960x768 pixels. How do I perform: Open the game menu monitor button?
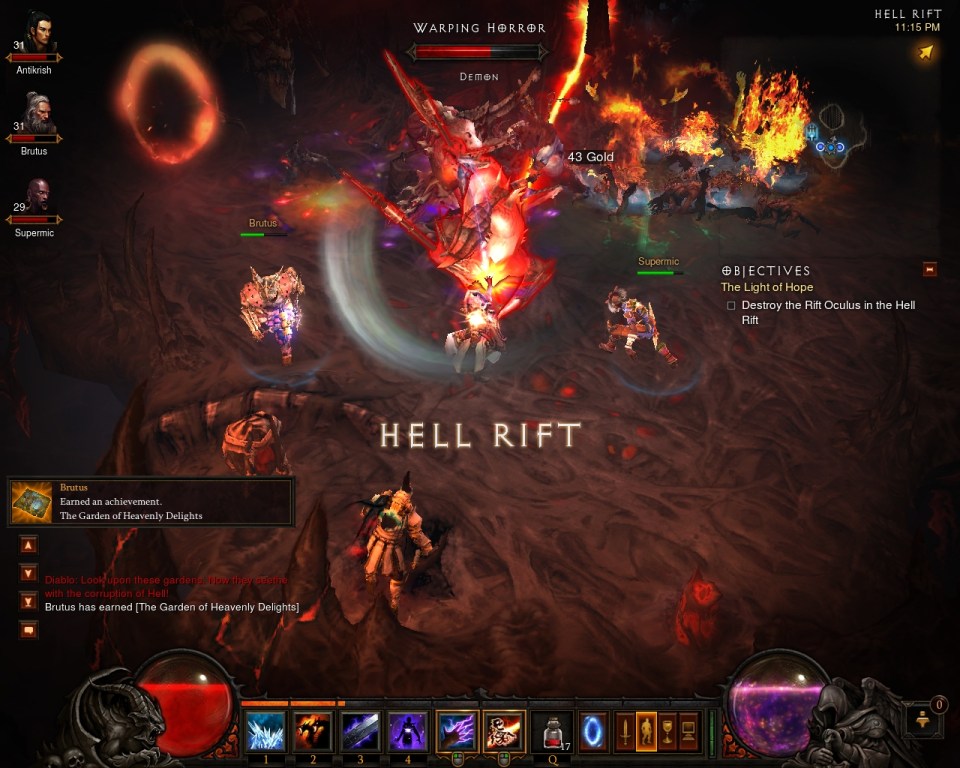pyautogui.click(x=689, y=731)
